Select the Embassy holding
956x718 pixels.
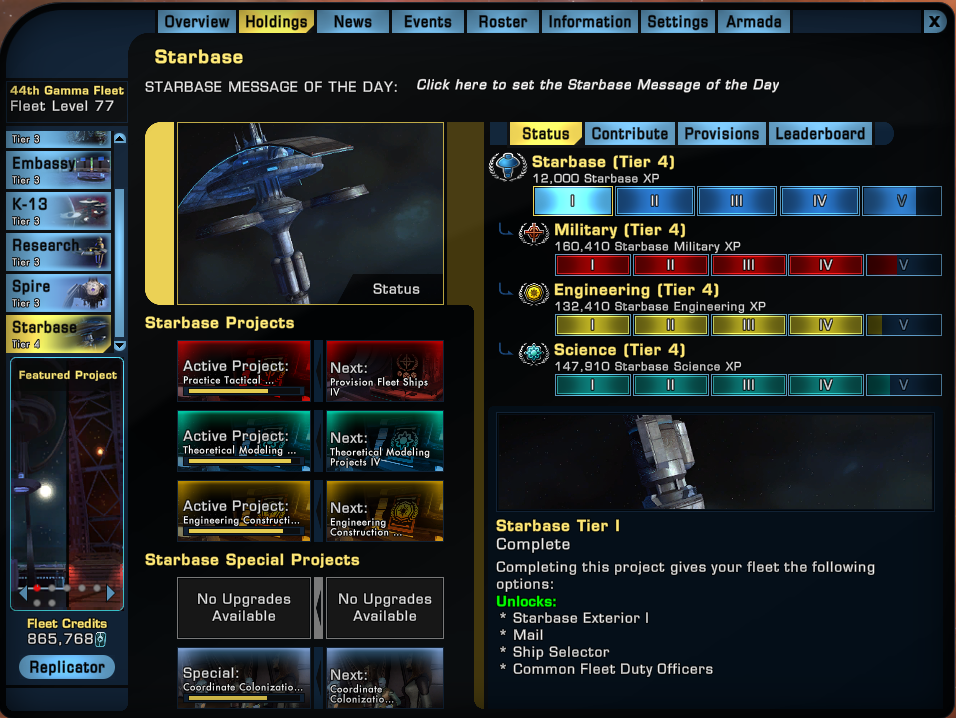click(59, 169)
